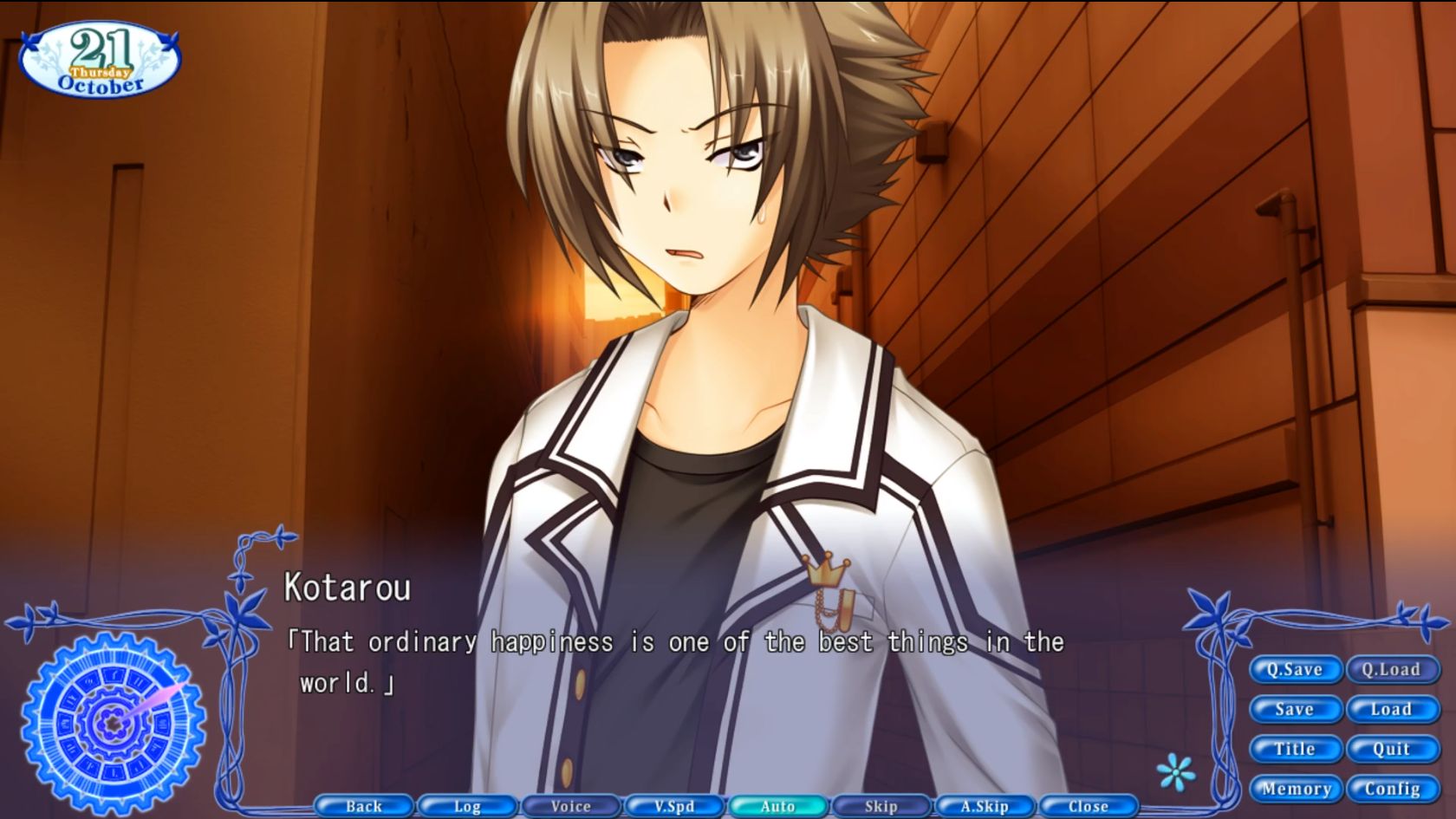The height and width of the screenshot is (819, 1456).
Task: Open the V.Spd text speed control
Action: point(673,806)
